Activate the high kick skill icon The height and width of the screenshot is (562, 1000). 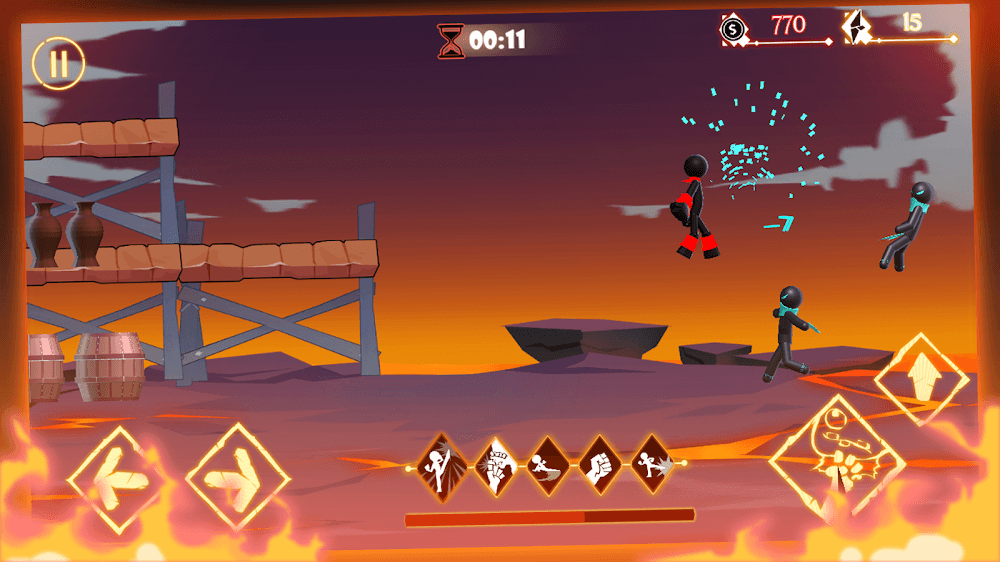coord(441,464)
